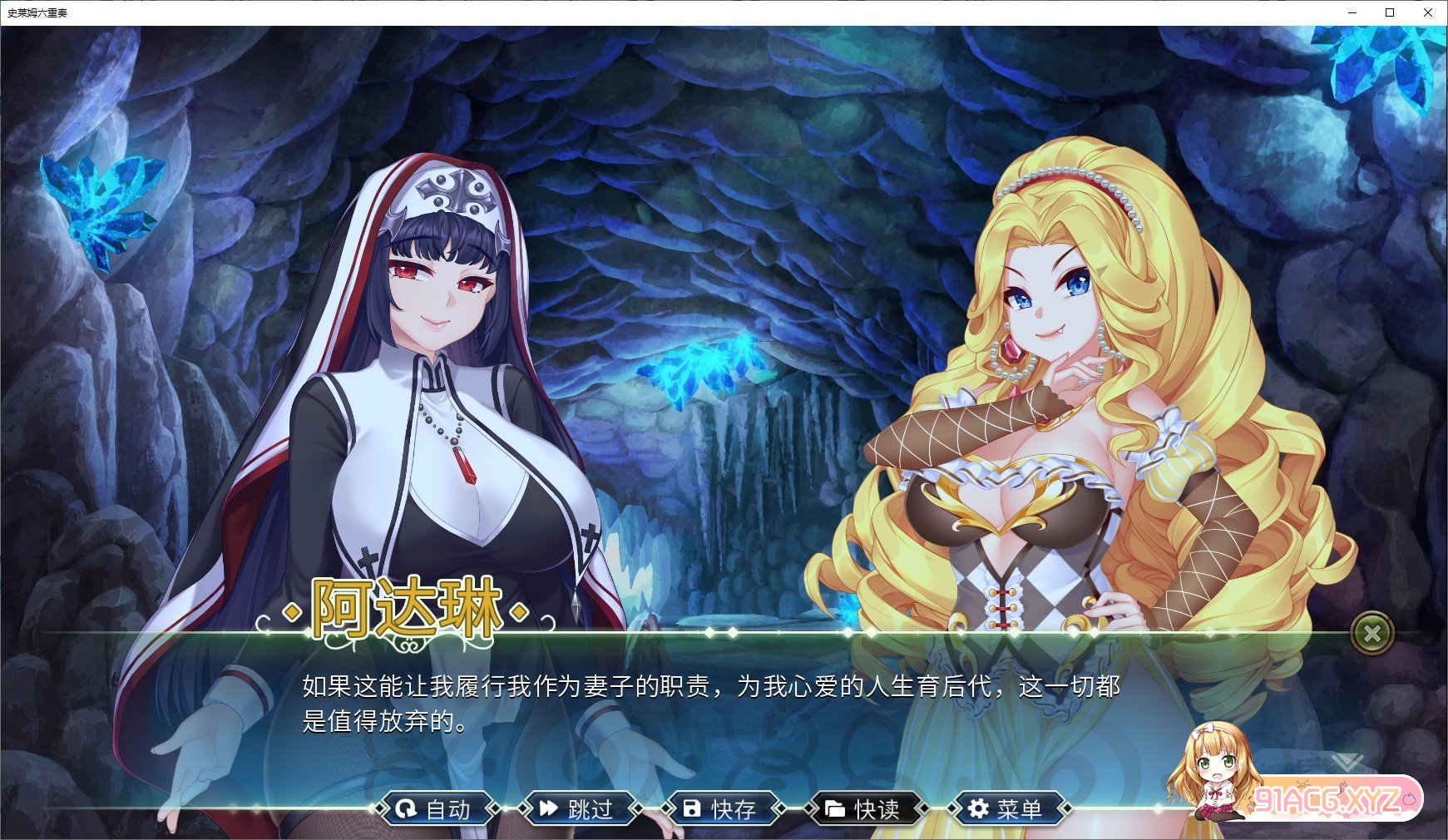Maximize the game window
The image size is (1448, 840).
tap(1390, 12)
